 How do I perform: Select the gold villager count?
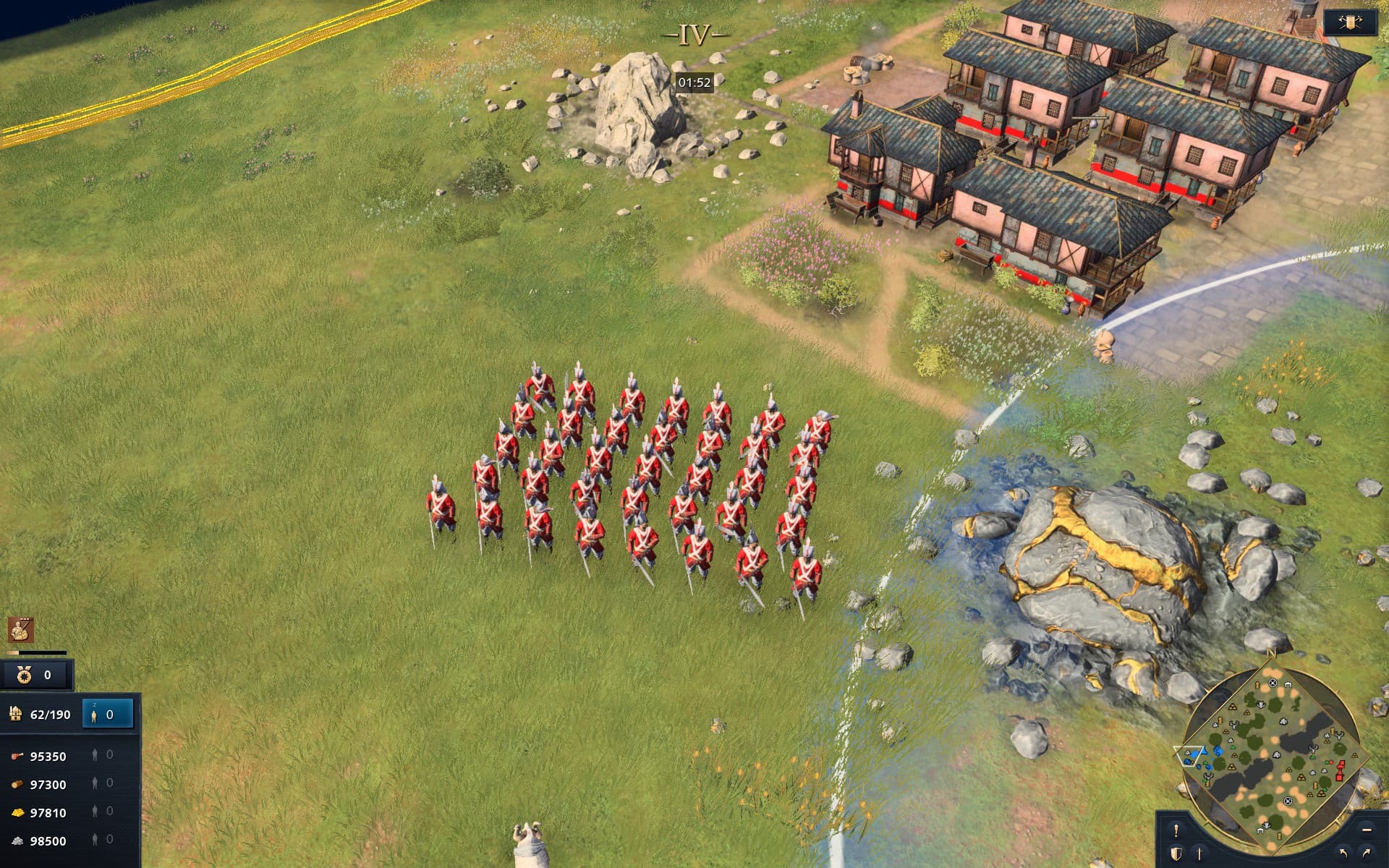click(102, 812)
